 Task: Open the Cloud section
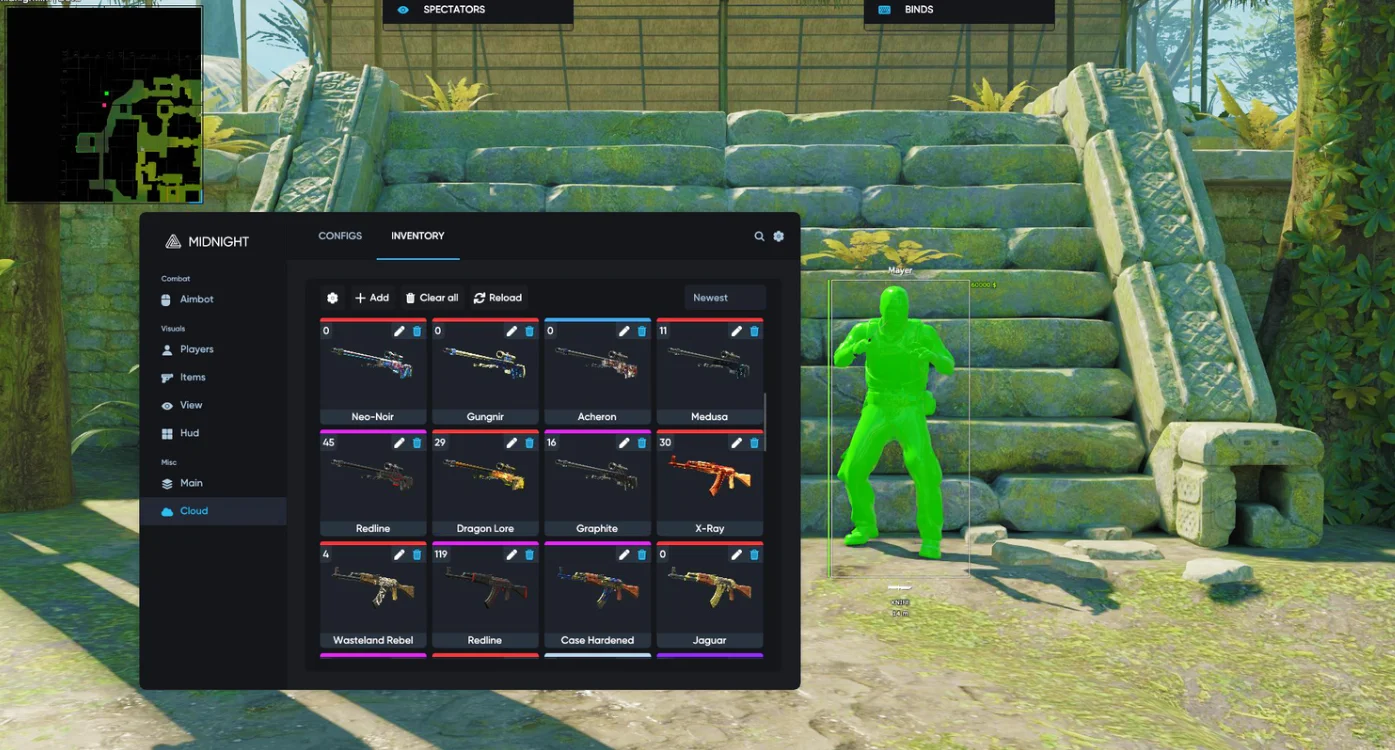point(193,511)
